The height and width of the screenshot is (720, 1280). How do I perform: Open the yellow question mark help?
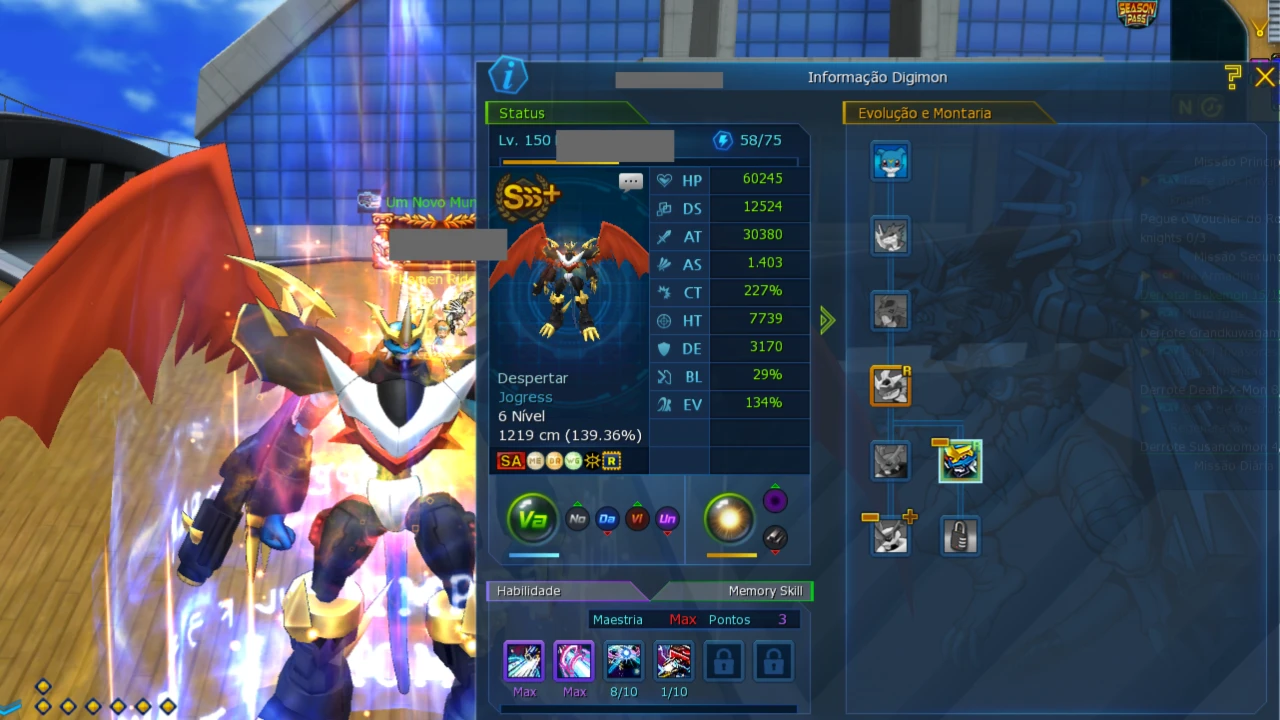(1233, 77)
